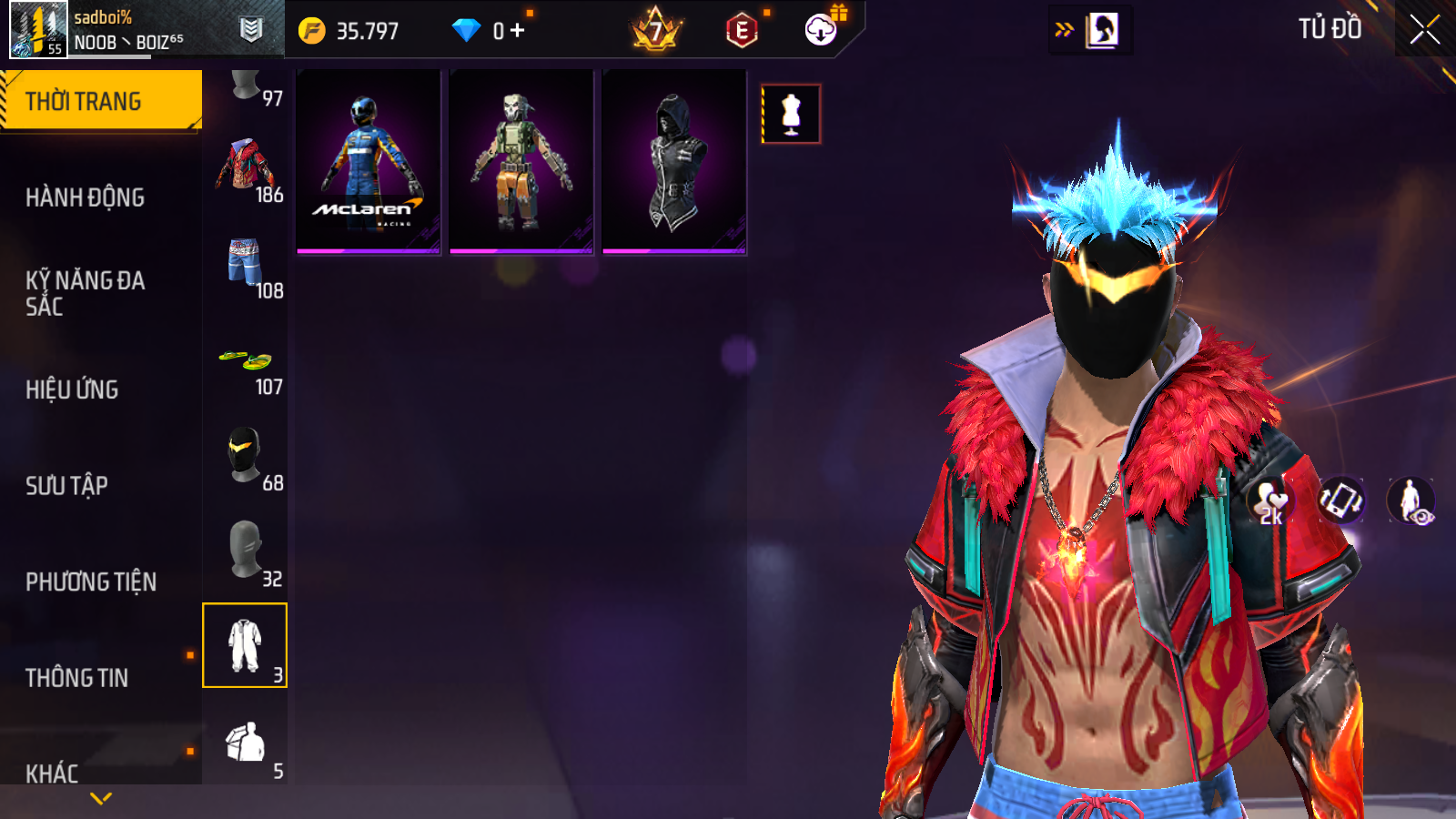1456x819 pixels.
Task: Show the blue shorts bottoms category
Action: tap(245, 264)
